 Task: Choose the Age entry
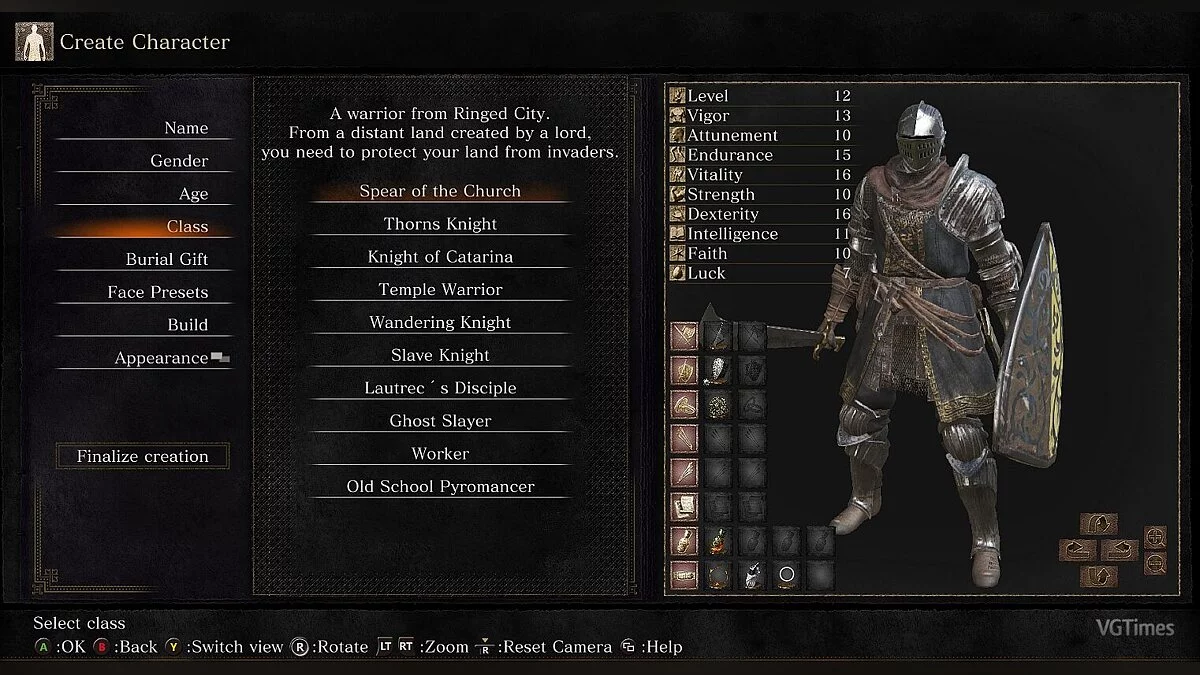click(193, 194)
